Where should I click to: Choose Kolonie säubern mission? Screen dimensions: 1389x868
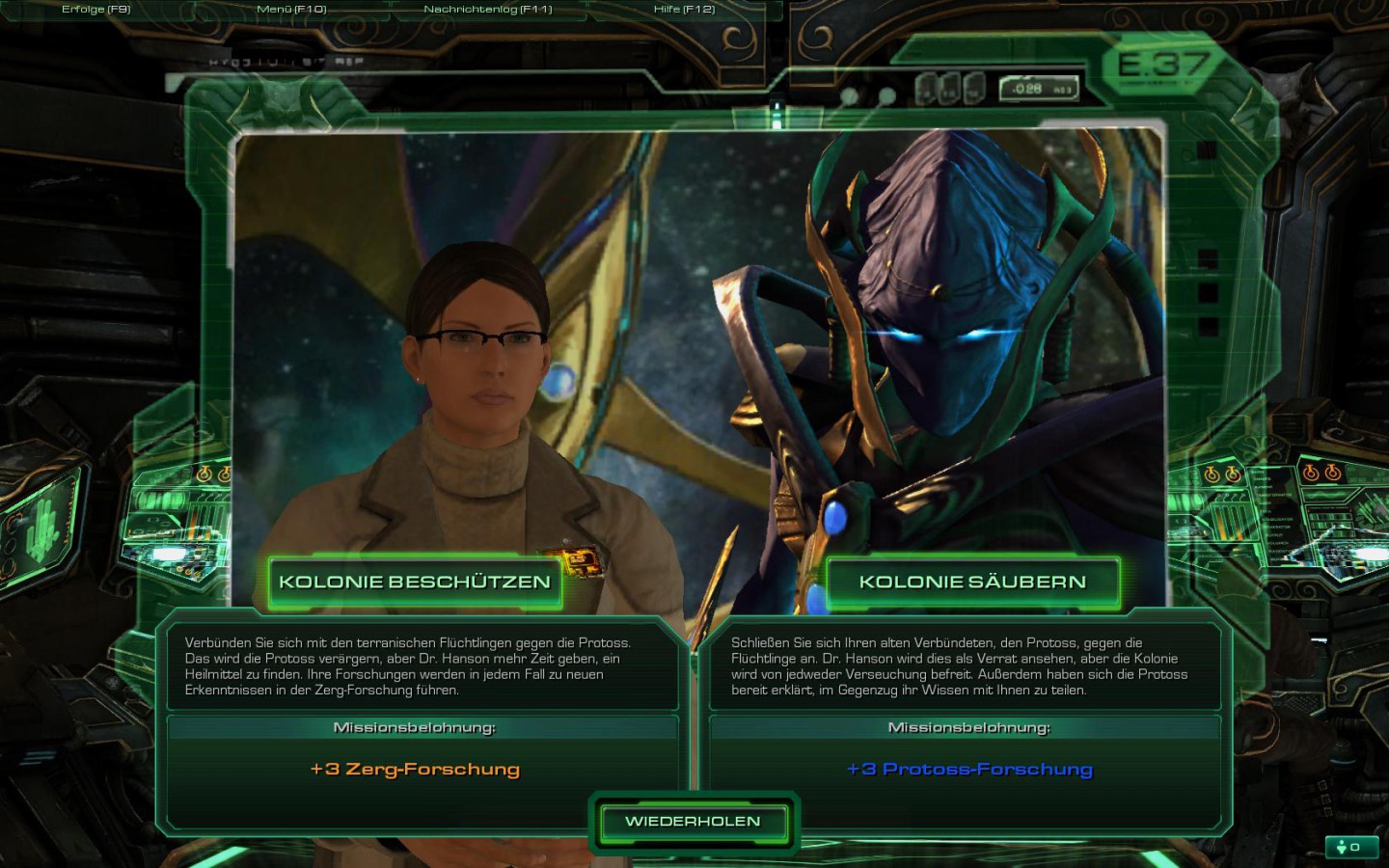pyautogui.click(x=972, y=583)
